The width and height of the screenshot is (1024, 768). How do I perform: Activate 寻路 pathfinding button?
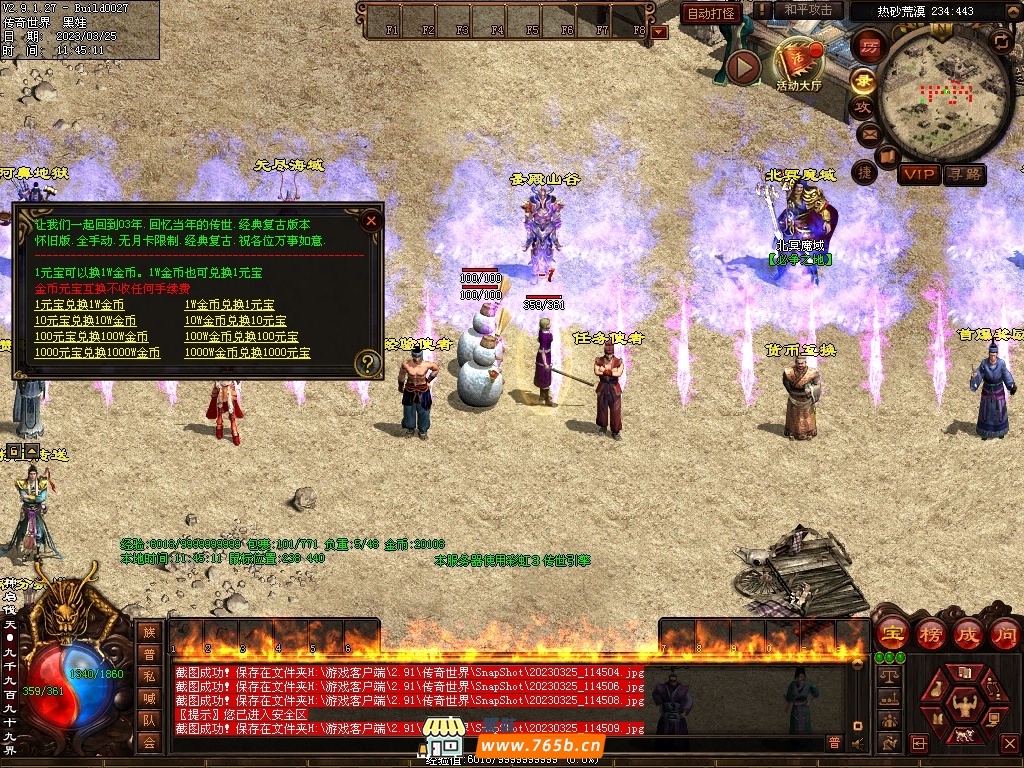[964, 174]
